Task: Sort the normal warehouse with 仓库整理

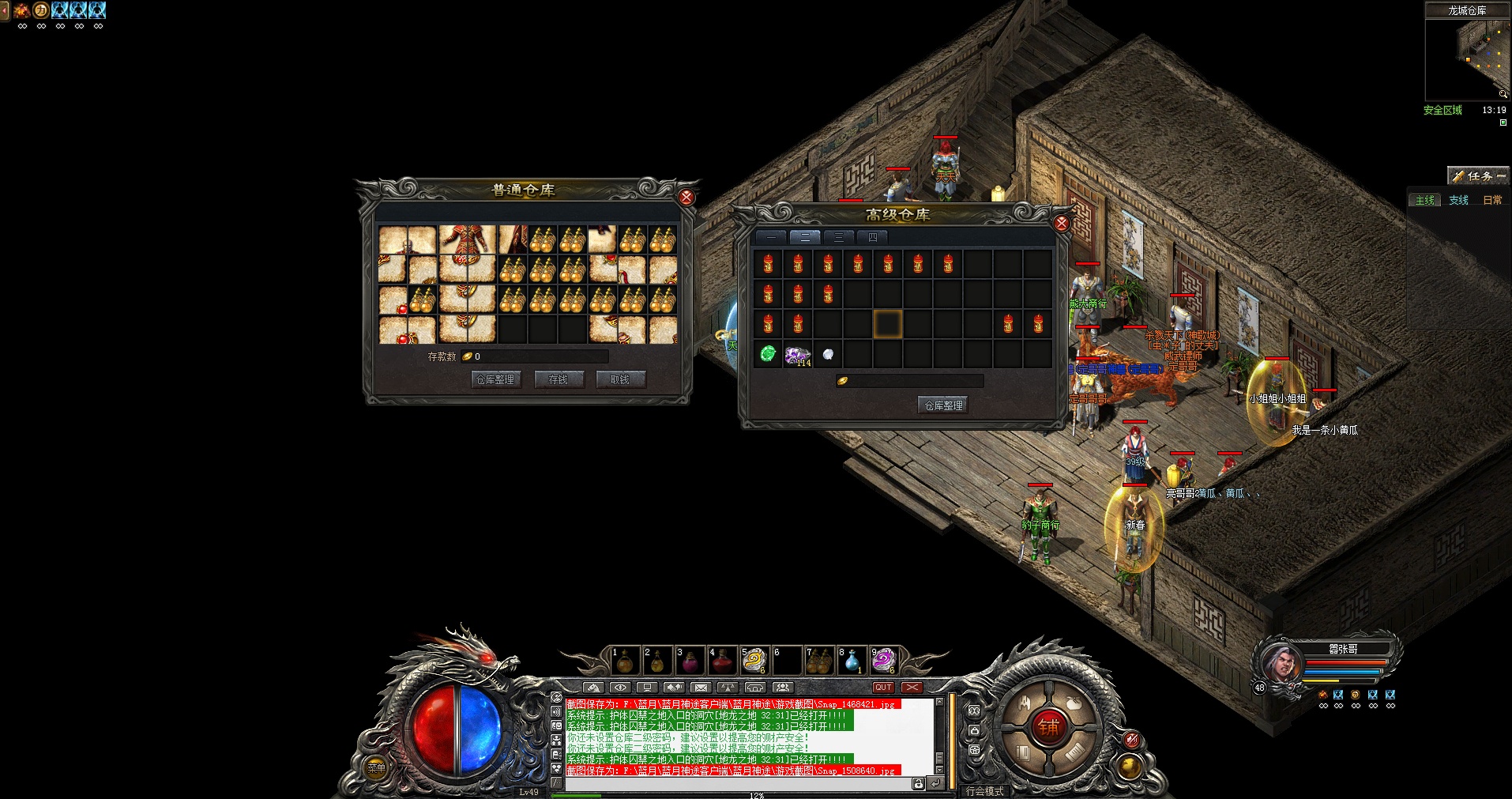Action: pos(495,380)
